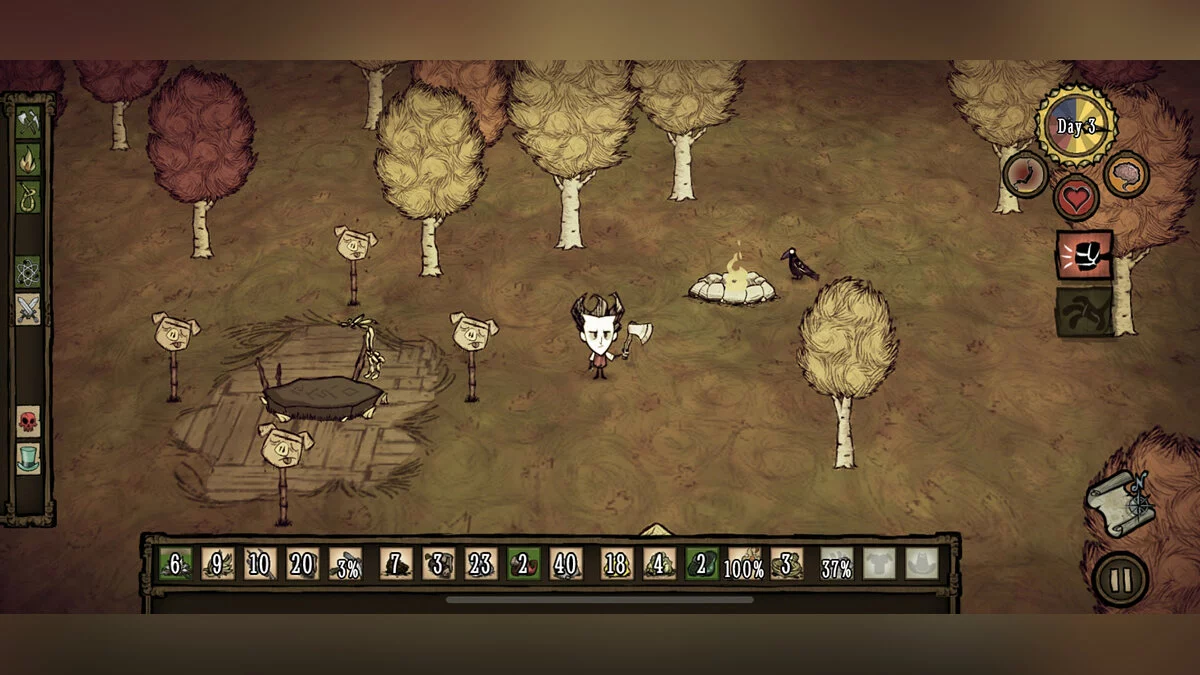Pause the game
1200x675 pixels.
1120,578
